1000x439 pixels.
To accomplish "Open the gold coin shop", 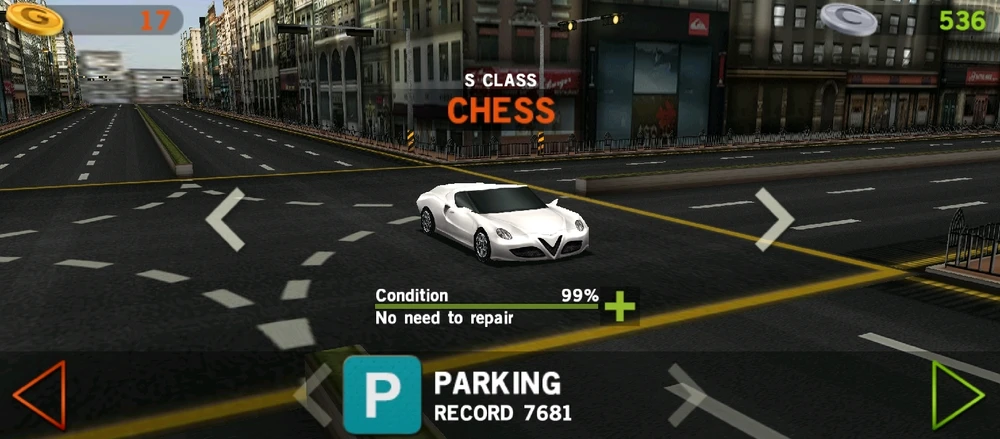I will 35,18.
